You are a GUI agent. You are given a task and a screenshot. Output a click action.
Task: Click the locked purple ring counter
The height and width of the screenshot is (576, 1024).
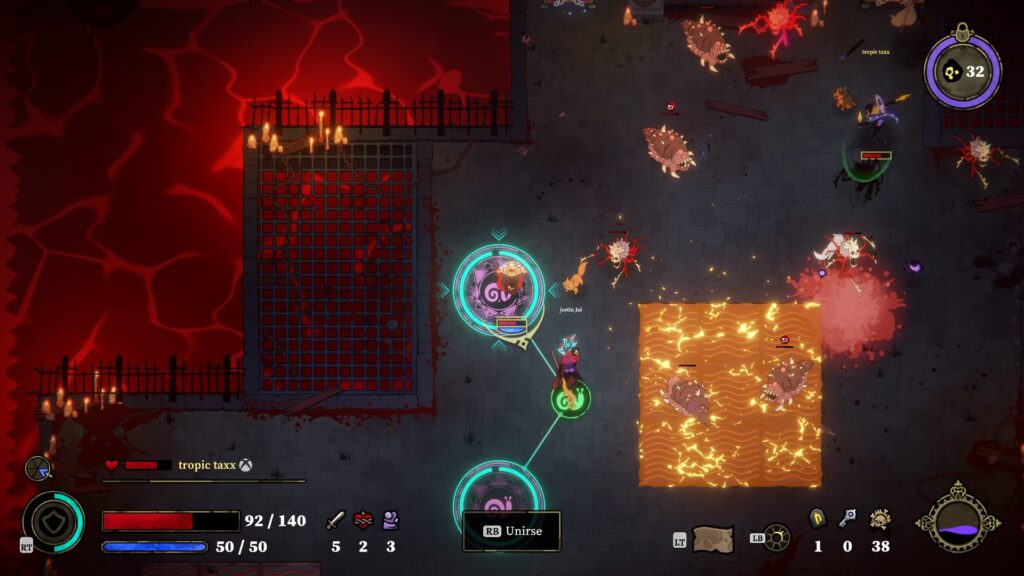pyautogui.click(x=962, y=71)
